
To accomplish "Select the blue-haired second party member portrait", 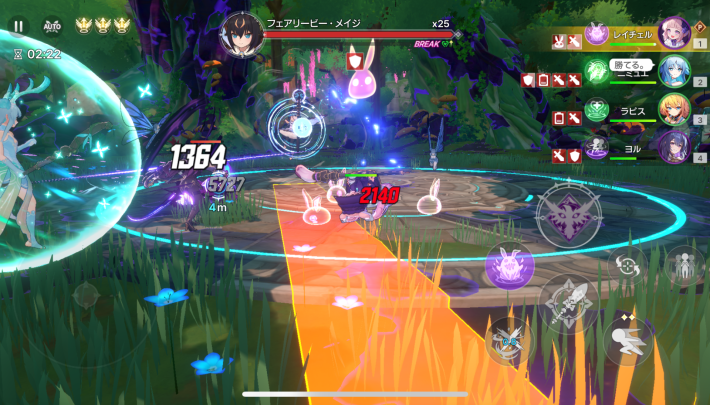I will pyautogui.click(x=674, y=71).
